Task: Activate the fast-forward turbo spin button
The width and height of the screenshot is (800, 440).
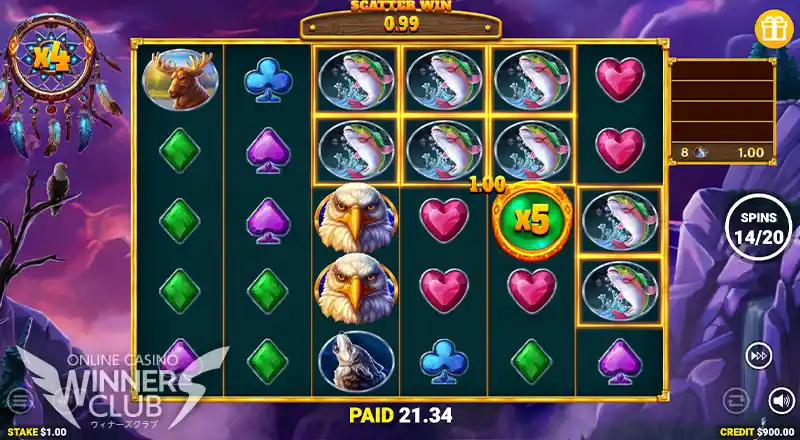Action: pos(757,354)
